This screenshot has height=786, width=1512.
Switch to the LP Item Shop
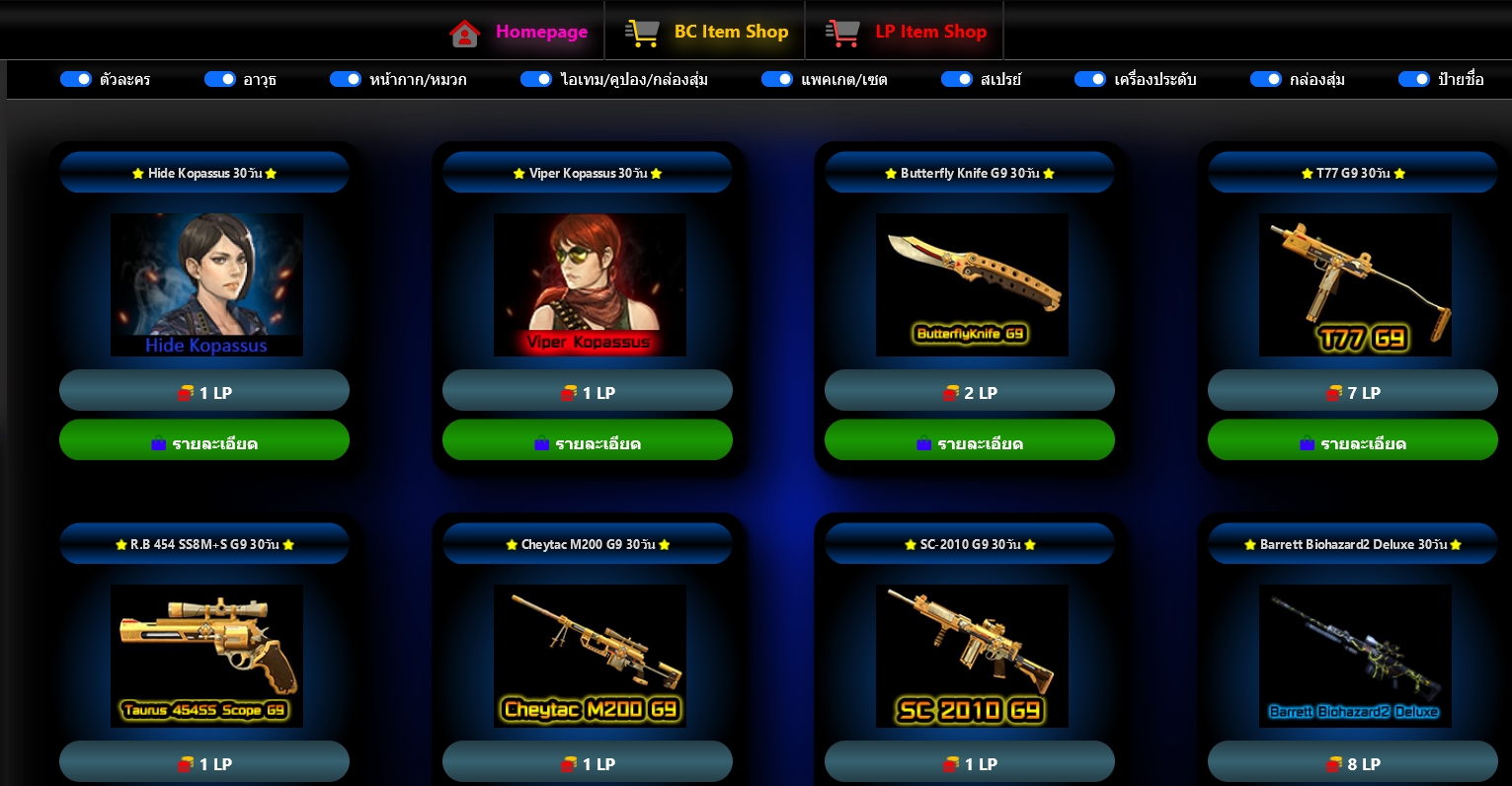coord(906,32)
